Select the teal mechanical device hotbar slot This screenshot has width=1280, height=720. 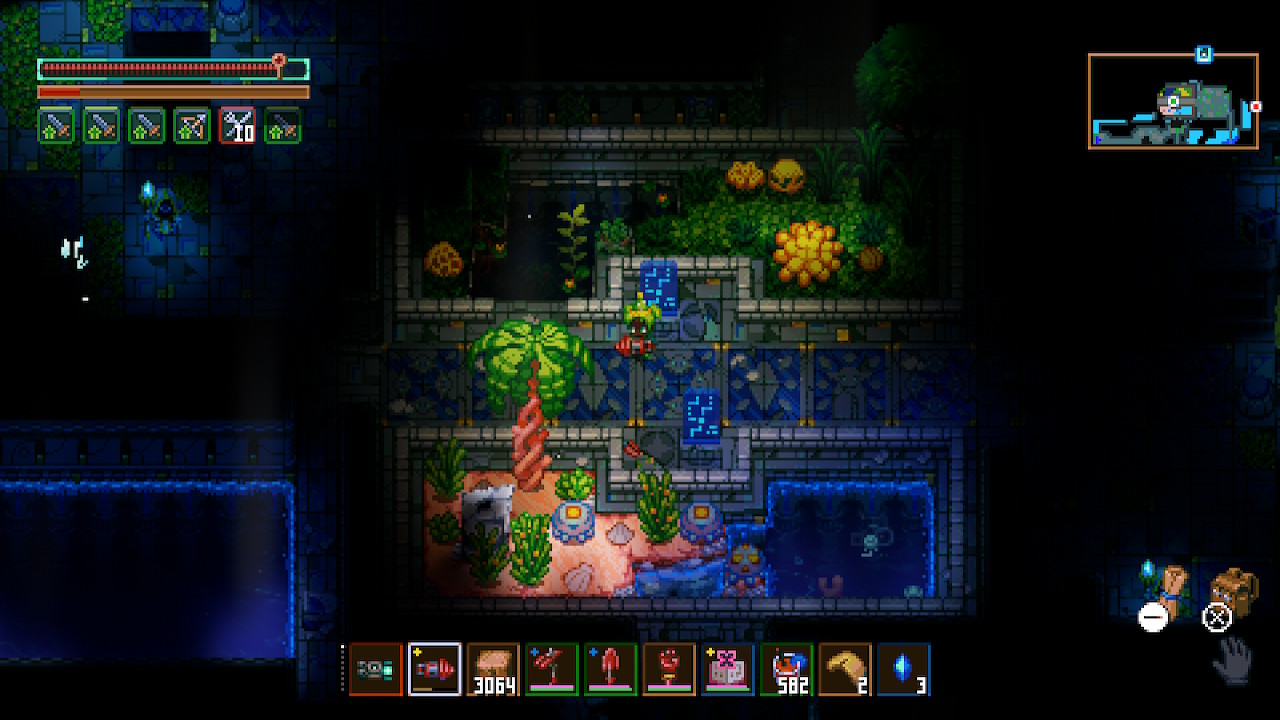[376, 669]
